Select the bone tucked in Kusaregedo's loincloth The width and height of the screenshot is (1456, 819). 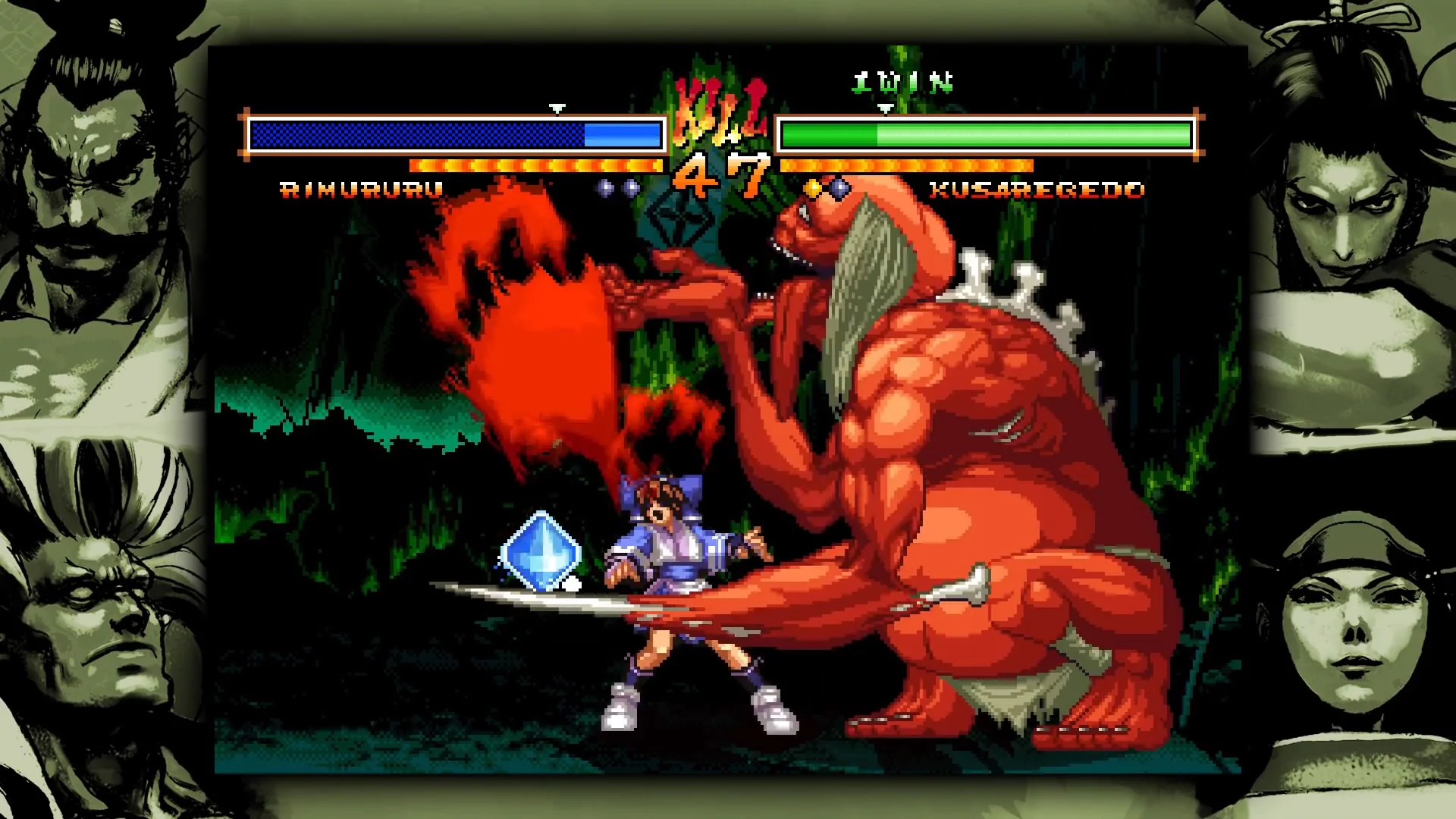coord(963,588)
